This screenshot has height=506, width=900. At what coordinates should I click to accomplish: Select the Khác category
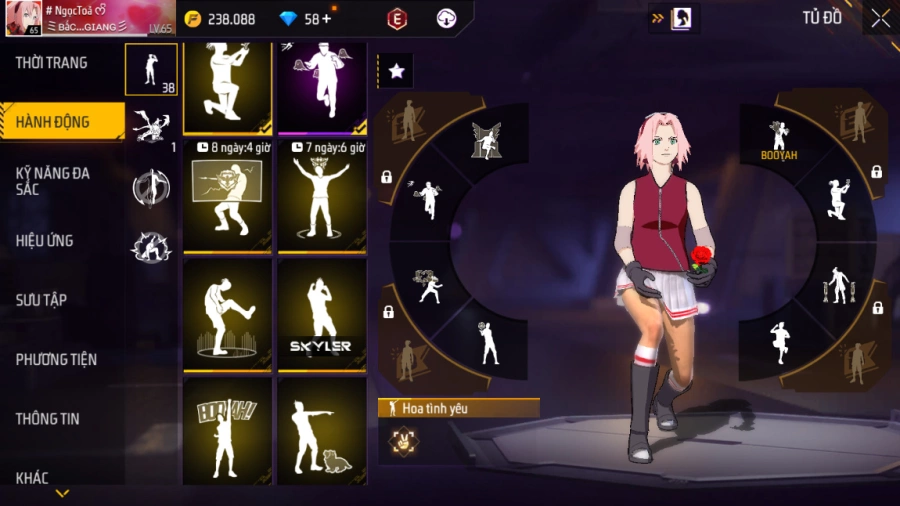tap(32, 478)
